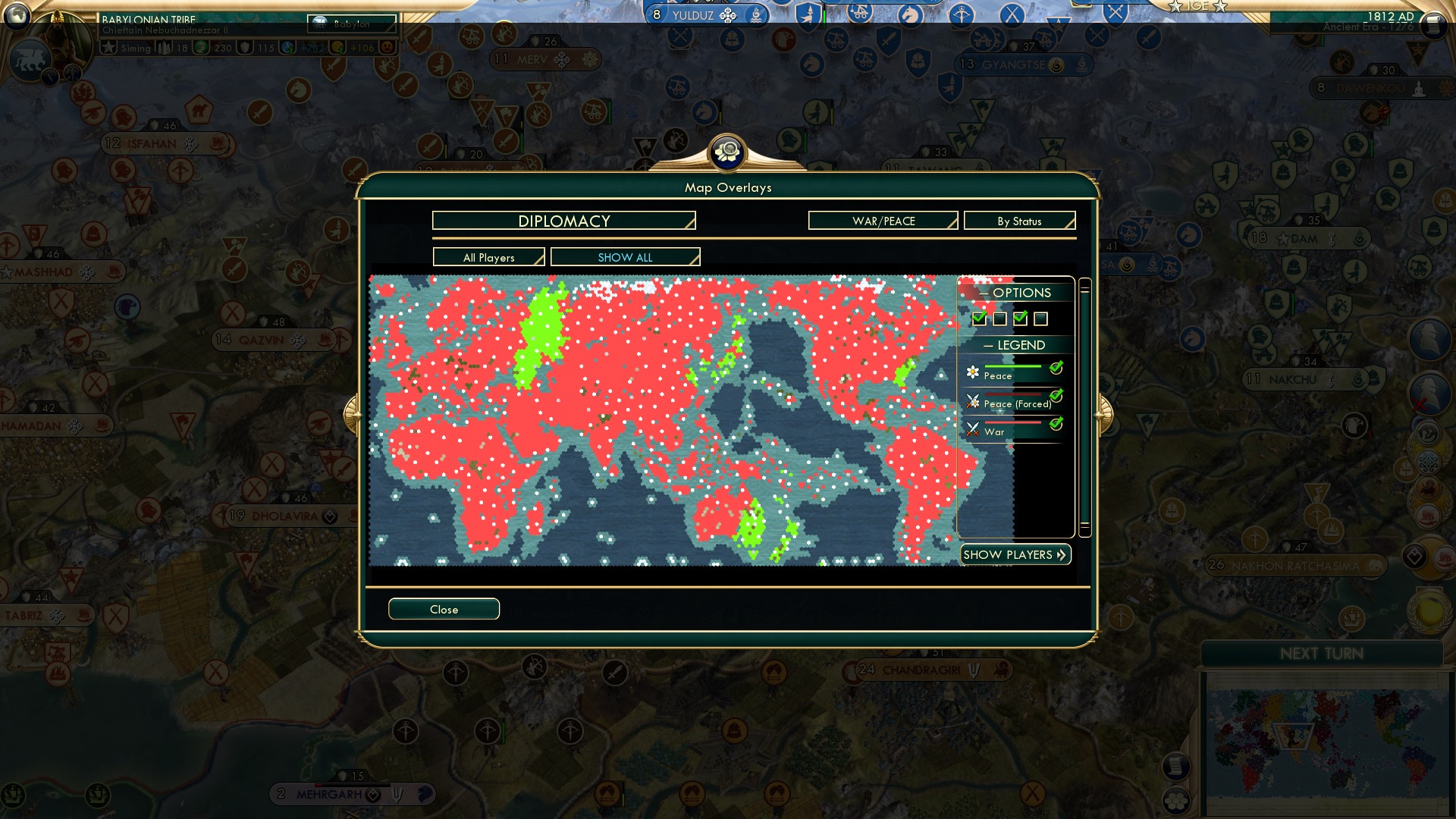This screenshot has height=819, width=1456.
Task: Click the Peace daisy icon in the legend
Action: [971, 372]
